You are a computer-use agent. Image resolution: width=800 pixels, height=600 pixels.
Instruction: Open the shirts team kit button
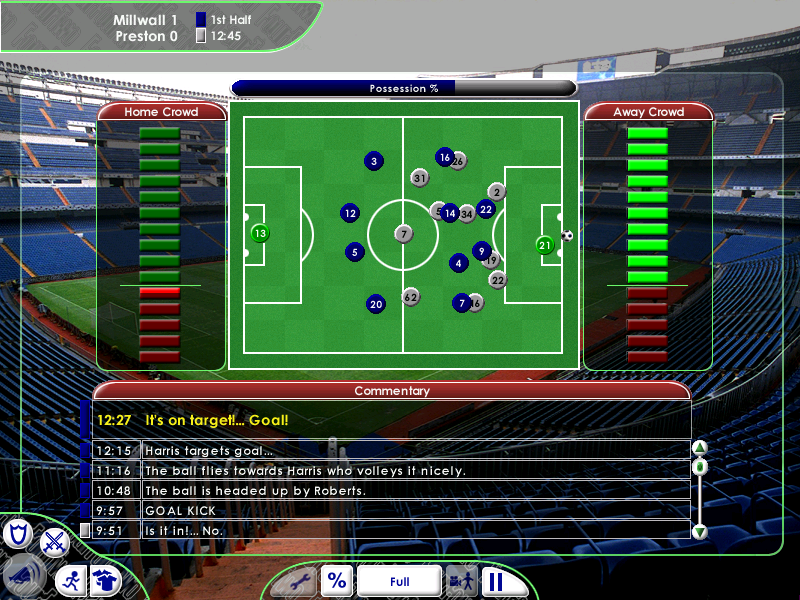(105, 580)
